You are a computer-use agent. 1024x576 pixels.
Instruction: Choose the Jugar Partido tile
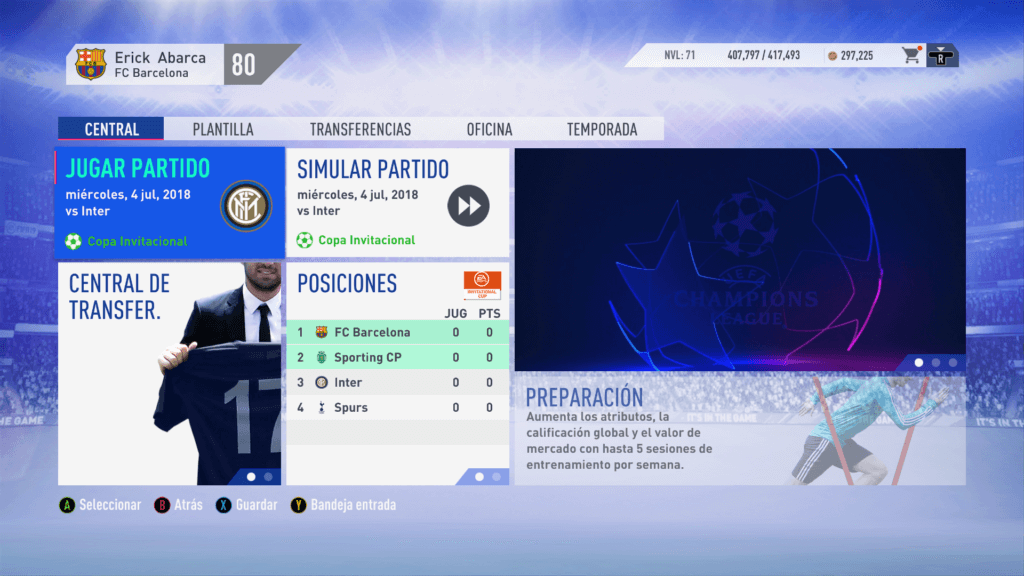click(169, 204)
